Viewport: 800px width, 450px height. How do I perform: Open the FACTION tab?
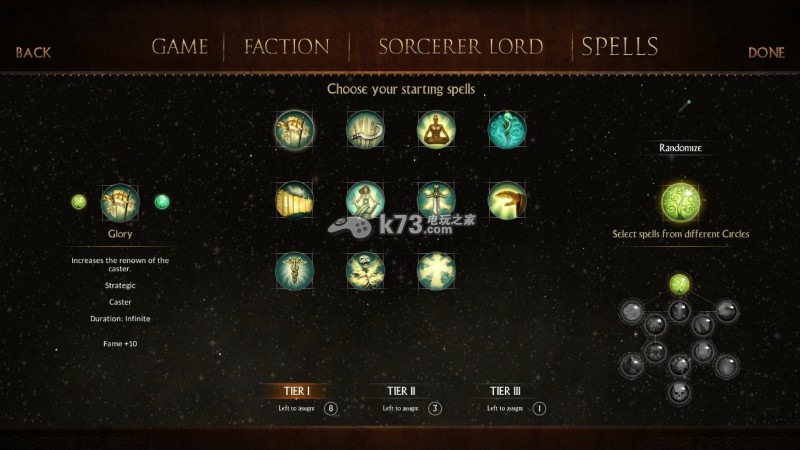pyautogui.click(x=286, y=47)
